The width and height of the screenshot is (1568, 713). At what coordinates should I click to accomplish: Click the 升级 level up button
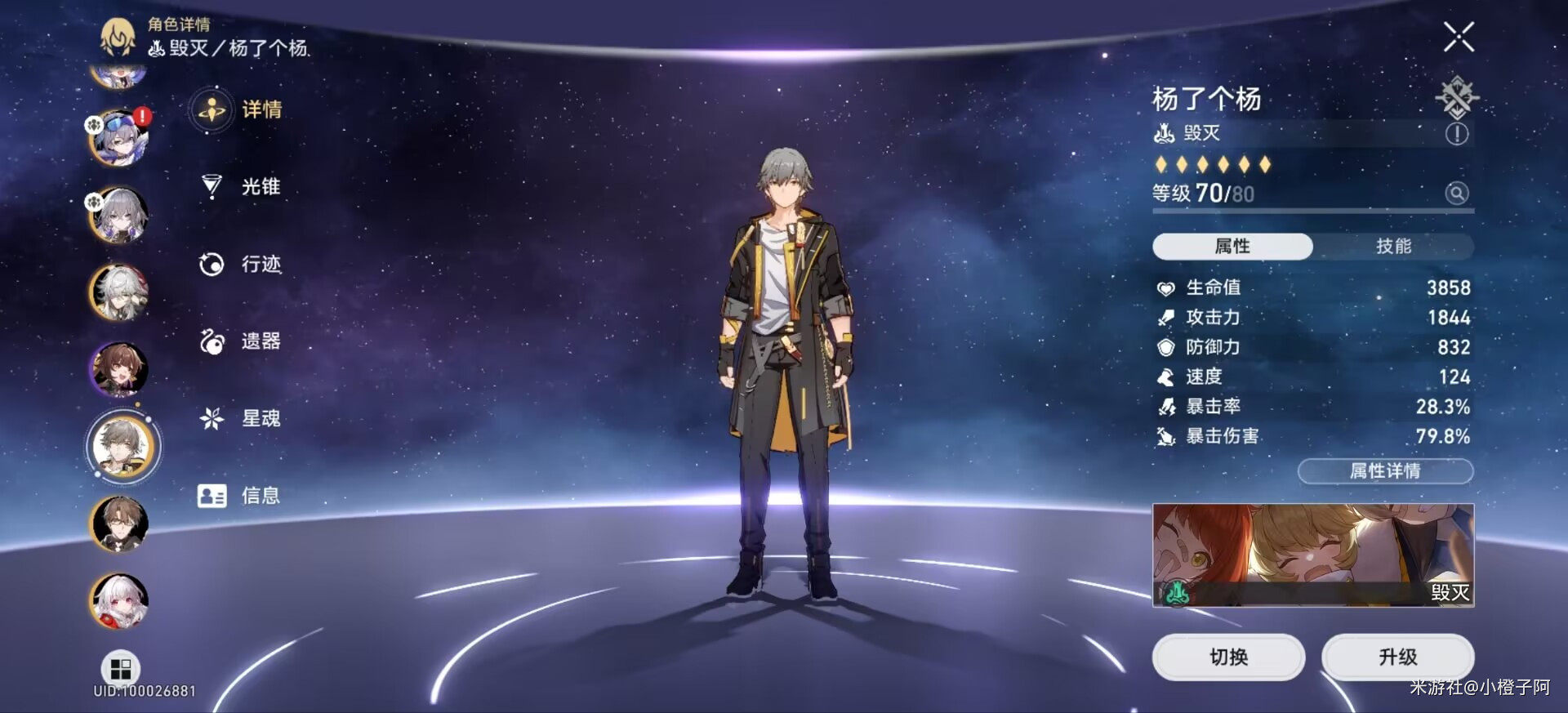coord(1397,657)
